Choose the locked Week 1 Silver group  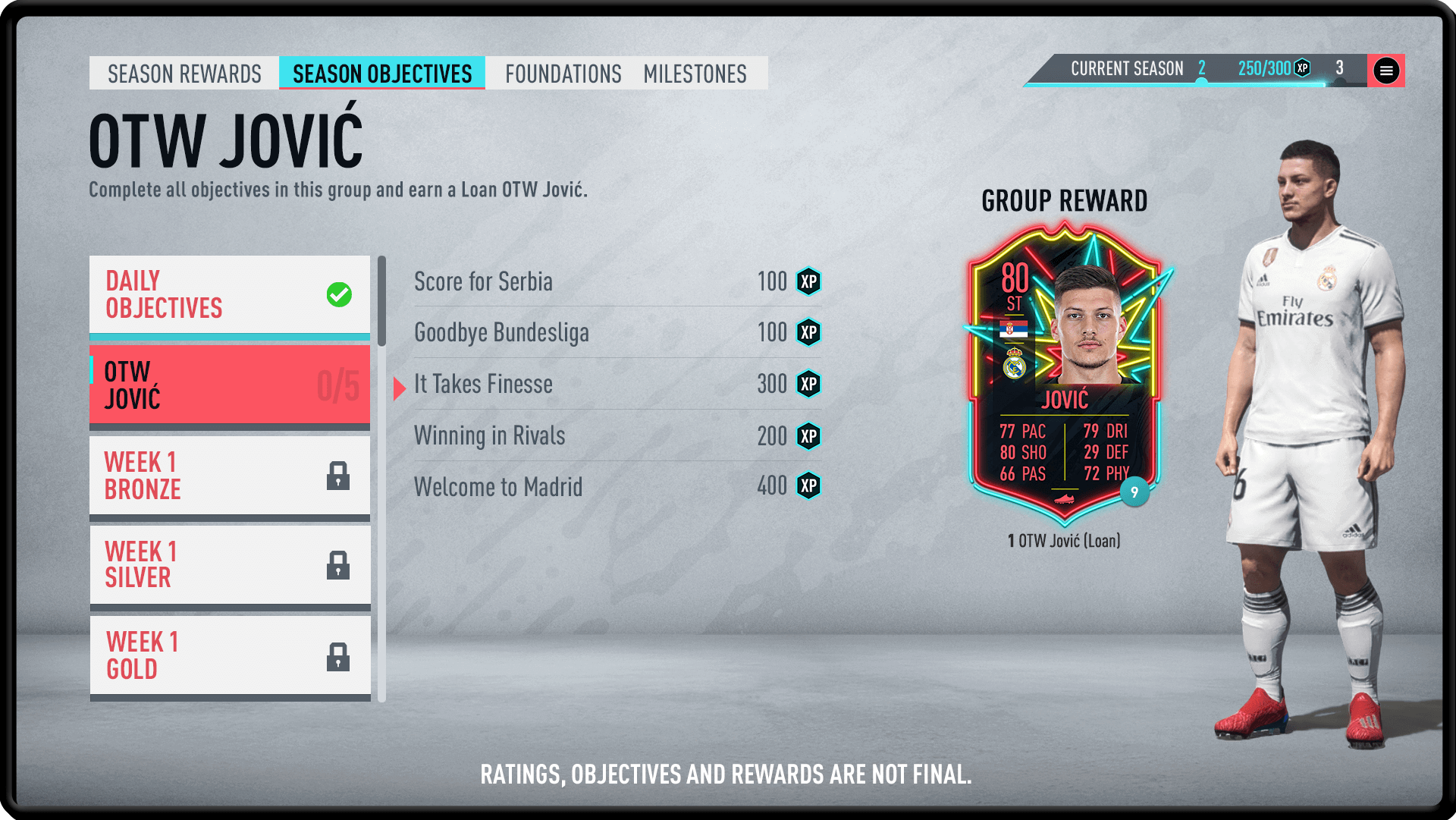tap(229, 565)
